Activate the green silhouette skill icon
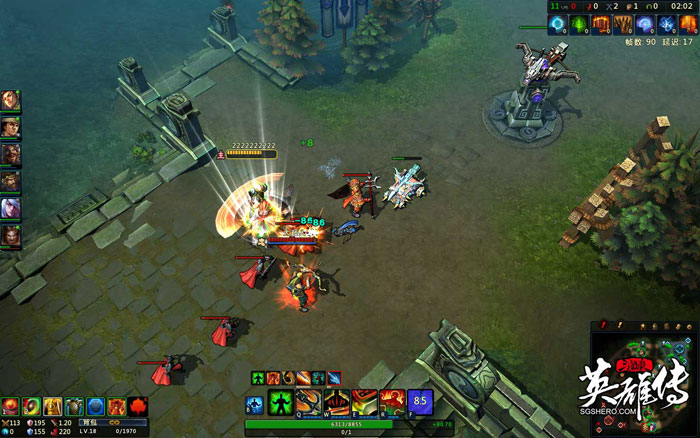The height and width of the screenshot is (438, 700). point(280,403)
